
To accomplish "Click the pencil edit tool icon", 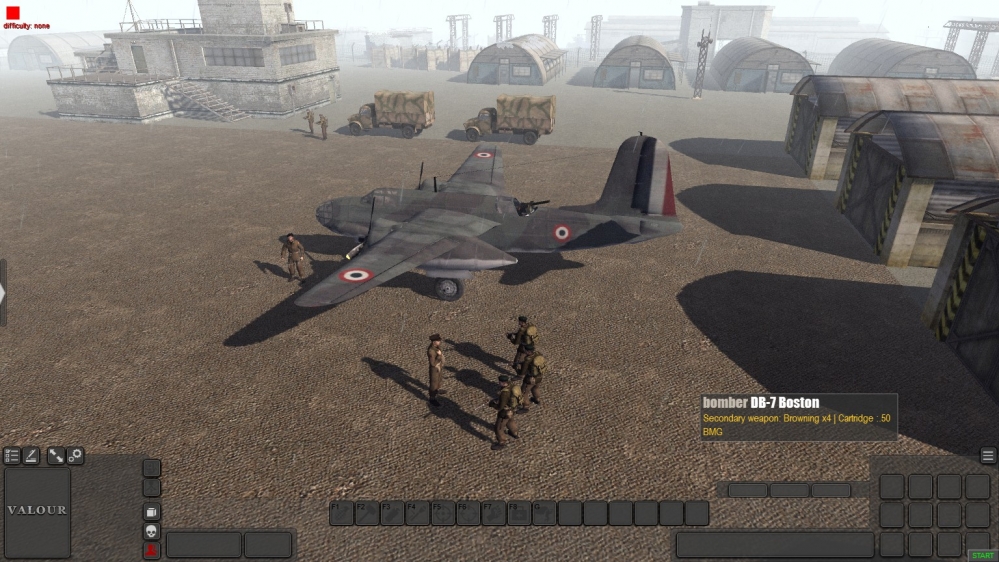I will click(31, 456).
